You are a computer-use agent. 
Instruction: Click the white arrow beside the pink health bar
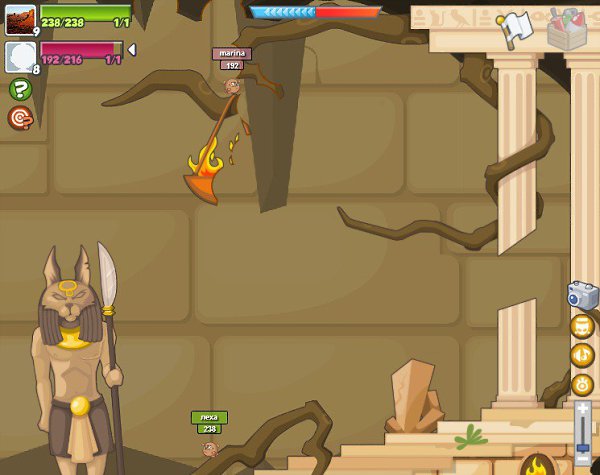pos(131,50)
